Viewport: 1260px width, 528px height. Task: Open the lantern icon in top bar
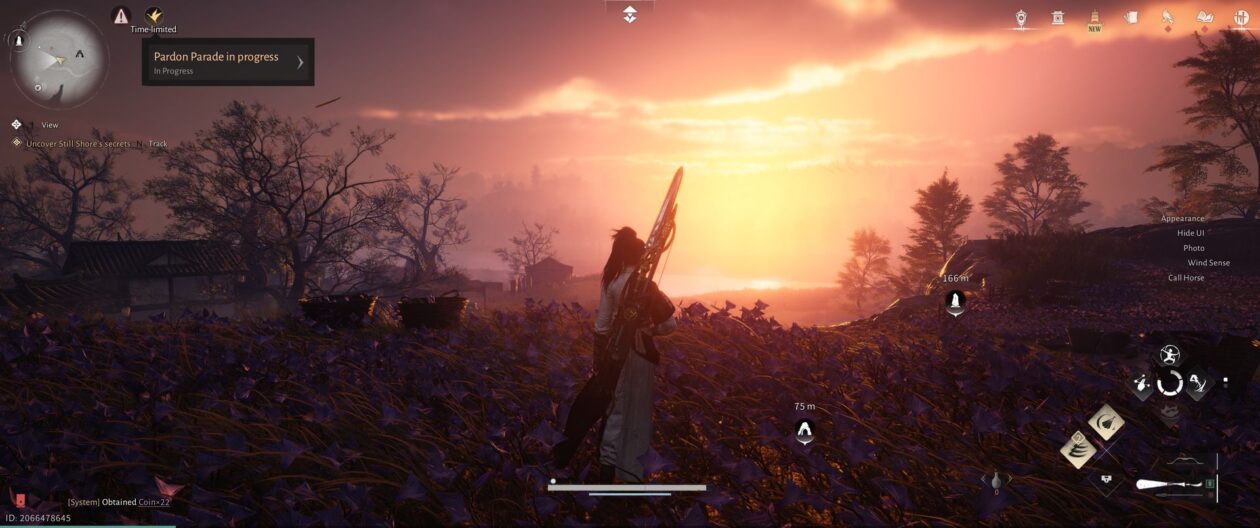(1021, 17)
